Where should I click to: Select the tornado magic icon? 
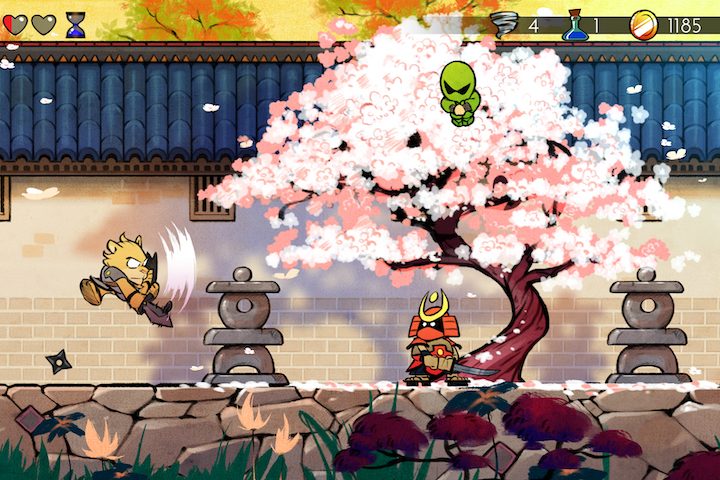pyautogui.click(x=506, y=25)
